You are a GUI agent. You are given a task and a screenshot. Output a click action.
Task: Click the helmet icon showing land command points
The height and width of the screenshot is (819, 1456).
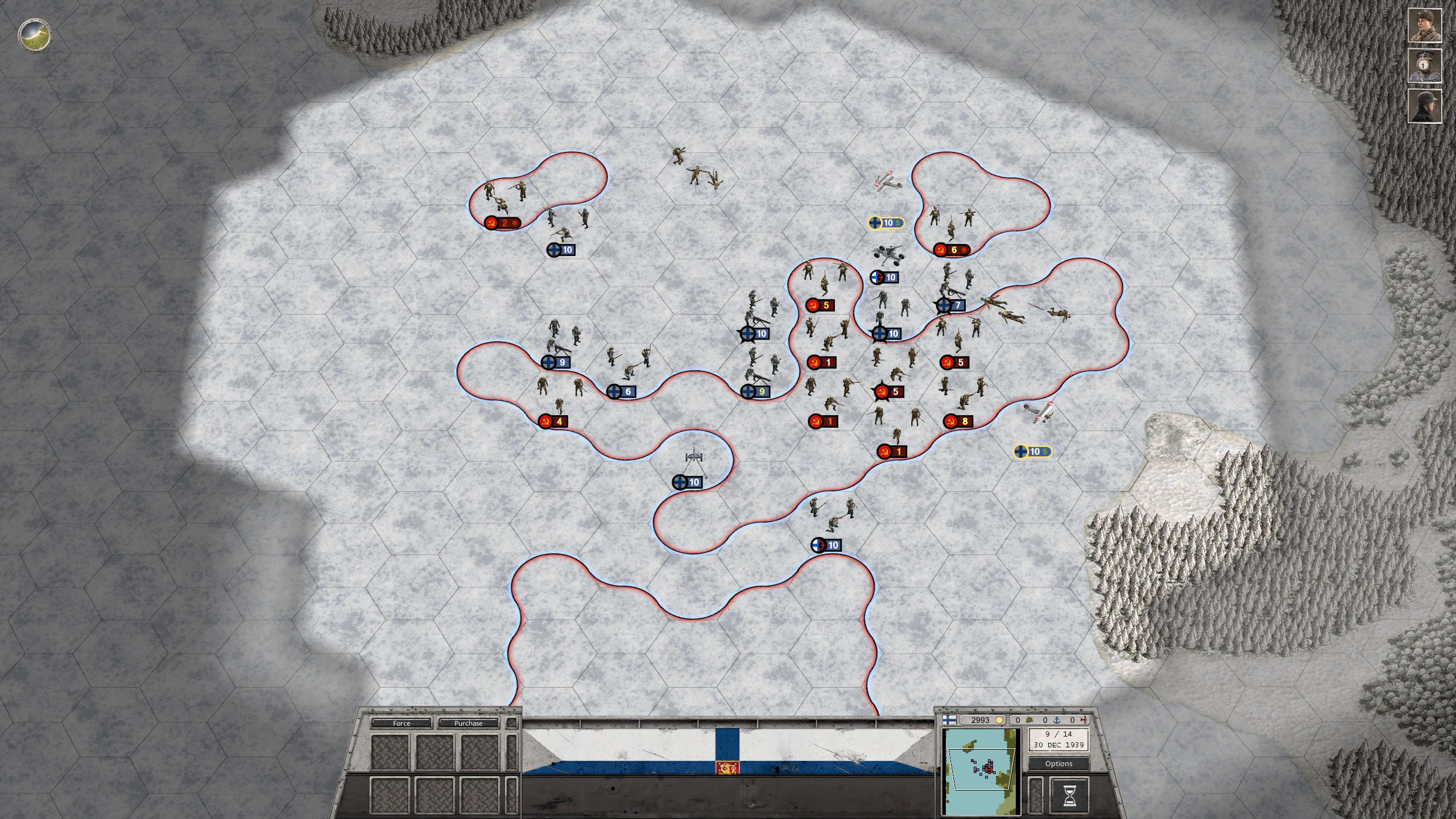point(1028,720)
